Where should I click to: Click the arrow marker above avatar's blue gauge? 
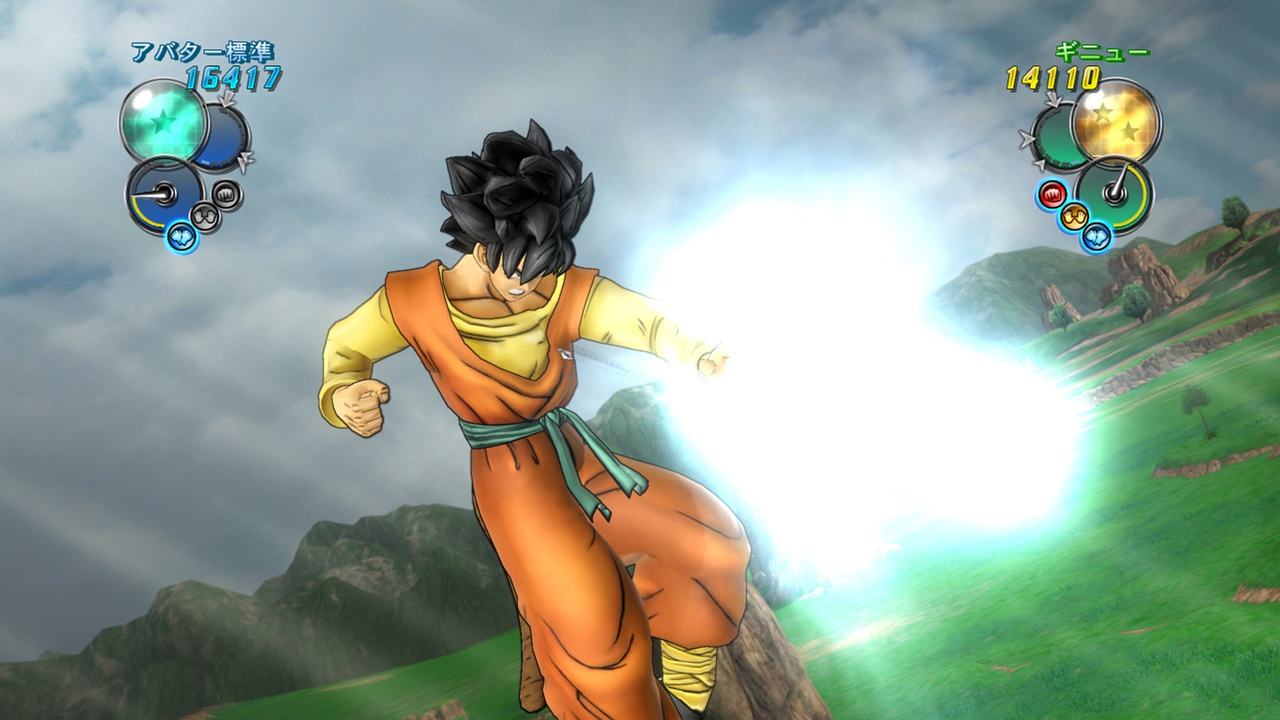228,98
